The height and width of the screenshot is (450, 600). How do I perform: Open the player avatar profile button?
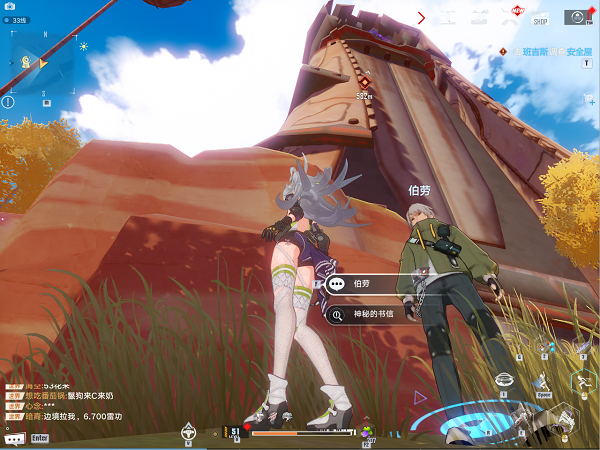coord(576,16)
